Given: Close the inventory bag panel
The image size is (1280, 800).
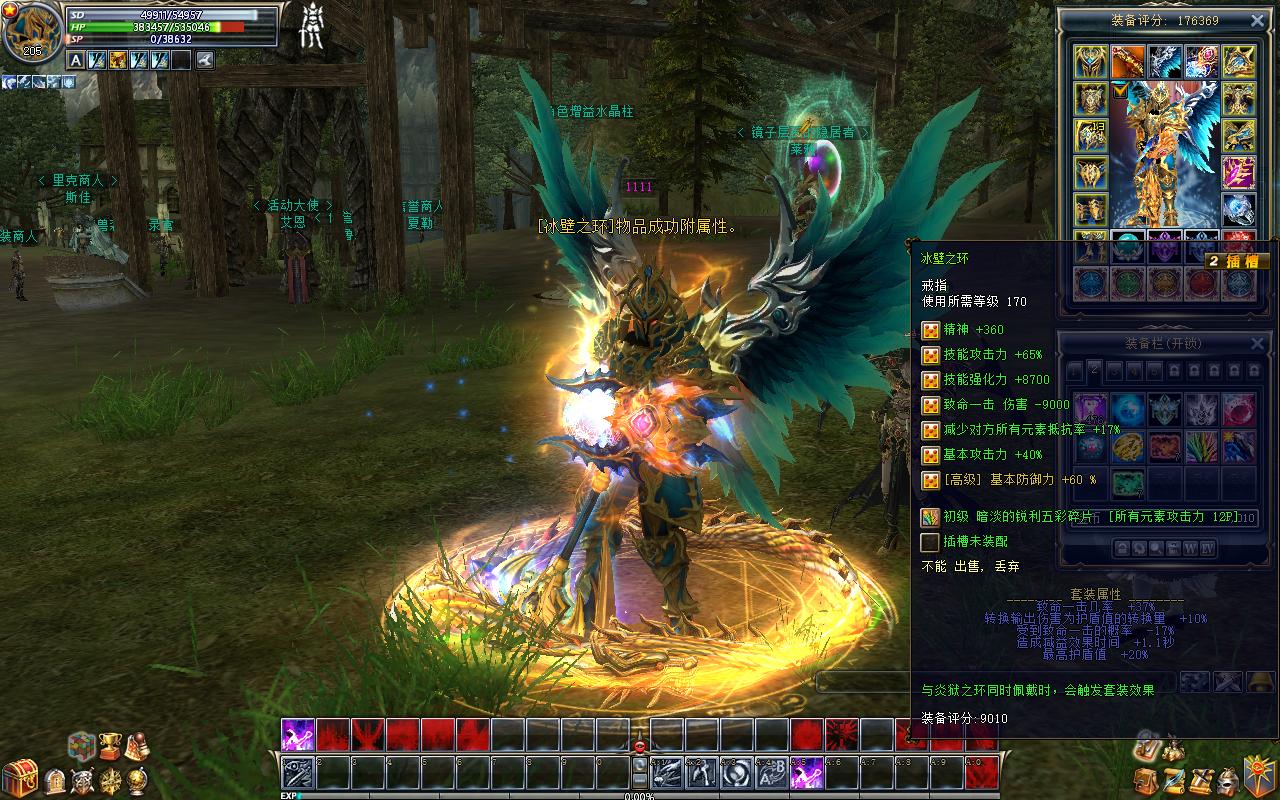Looking at the screenshot, I should 1257,343.
